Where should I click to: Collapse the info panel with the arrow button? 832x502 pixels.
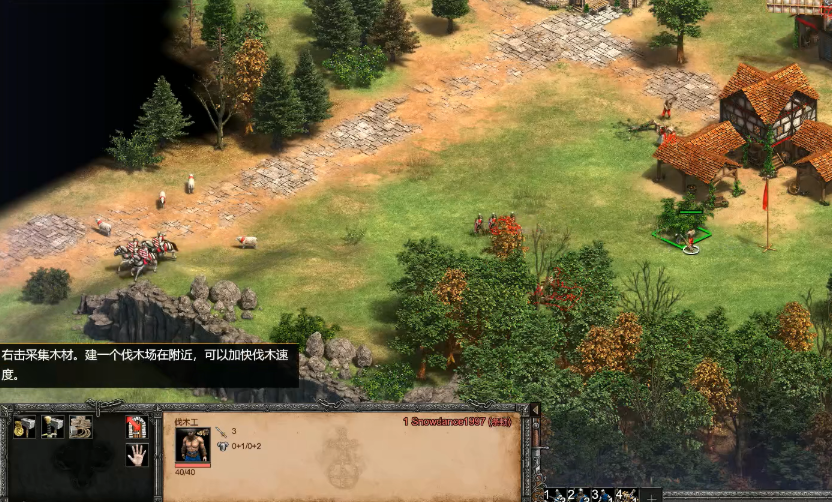pos(535,411)
